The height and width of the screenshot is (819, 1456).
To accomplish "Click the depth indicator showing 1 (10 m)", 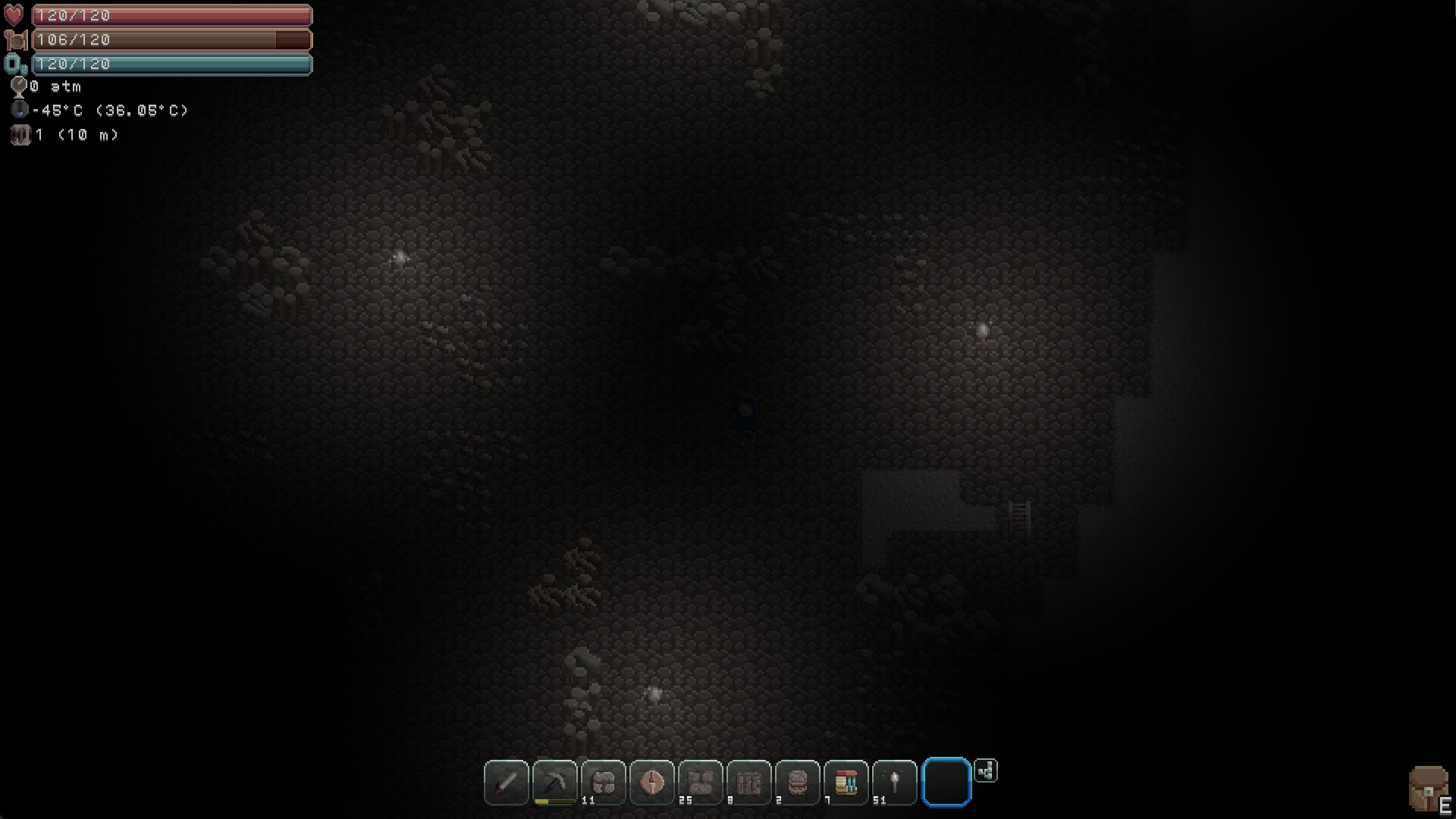I will [x=20, y=134].
